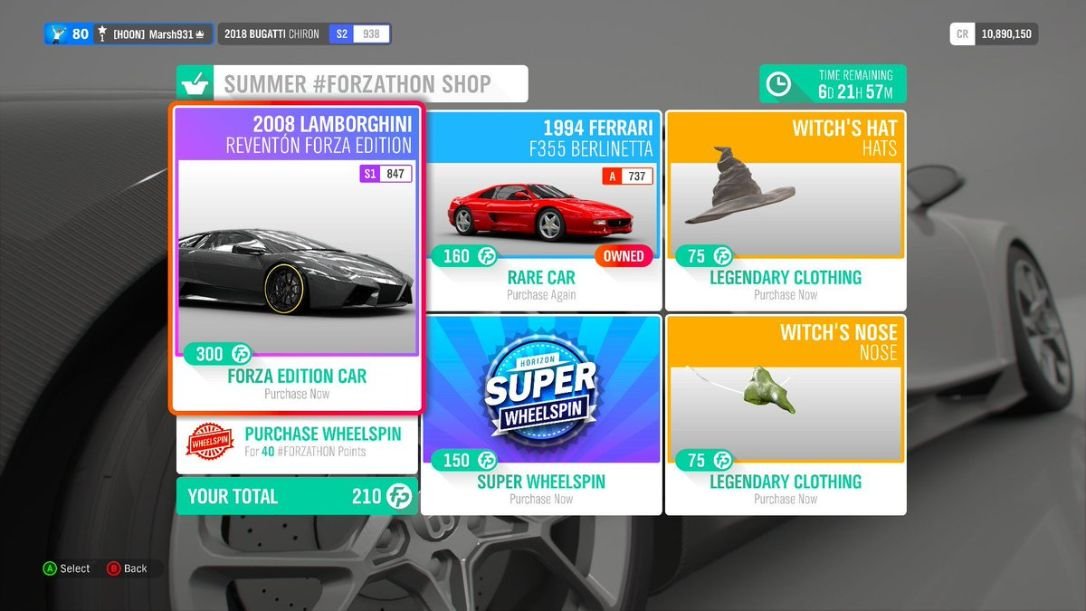Purchase Wheelspin for 40 Forzathon points
Screen dimensions: 1086x611
pos(297,442)
